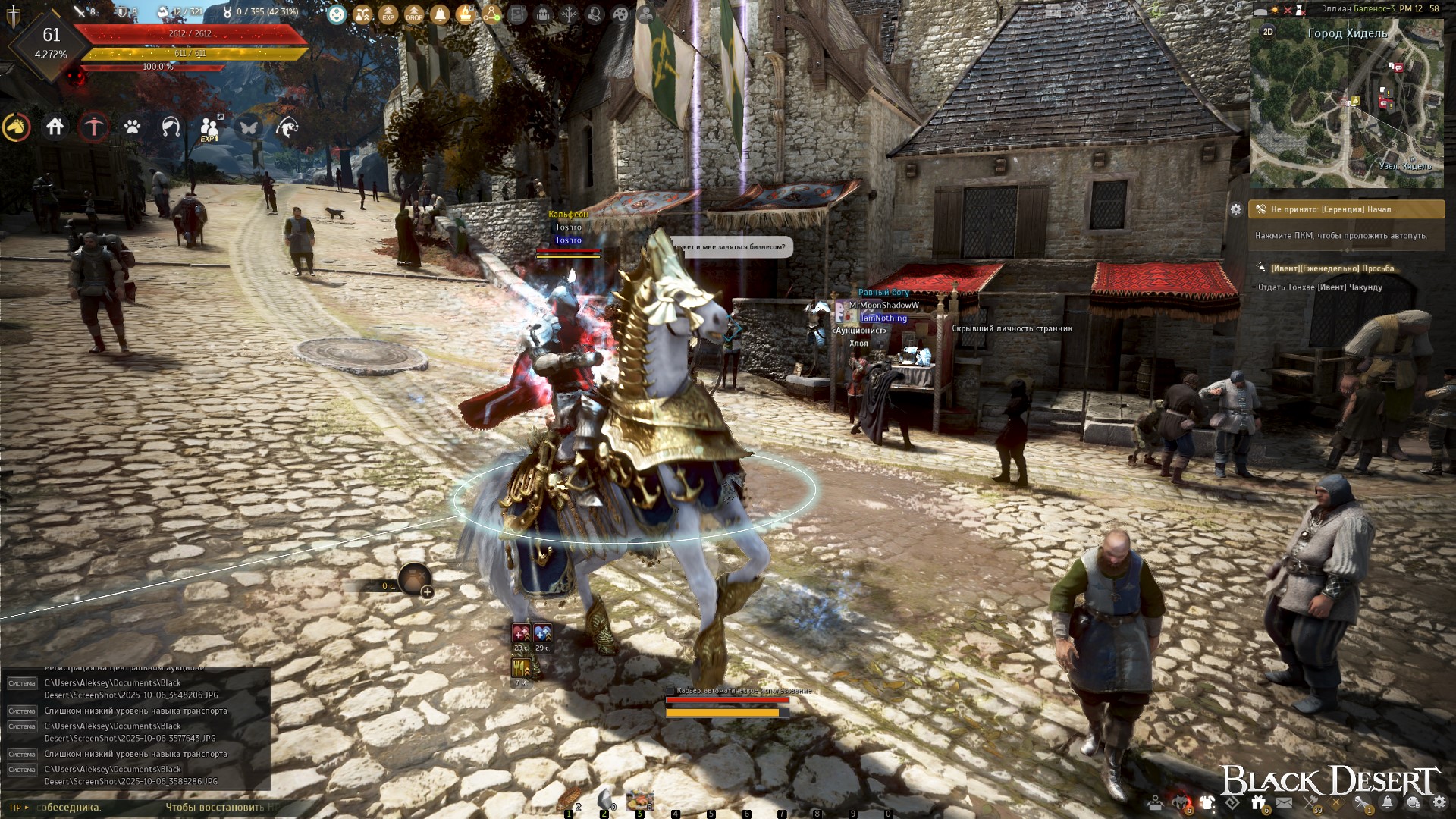Open the color palette icon in top bar

tap(620, 14)
